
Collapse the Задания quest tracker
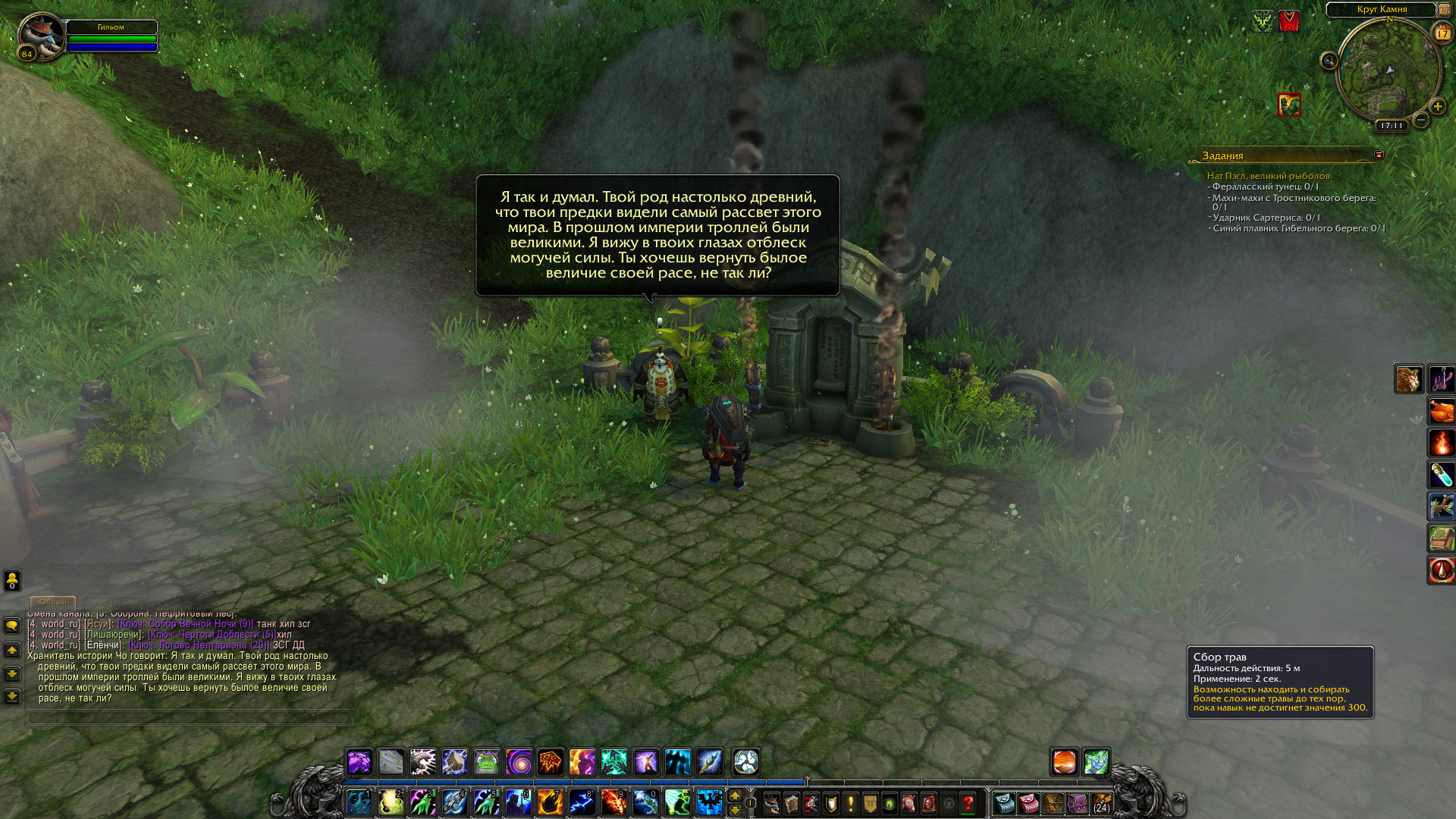(1379, 155)
